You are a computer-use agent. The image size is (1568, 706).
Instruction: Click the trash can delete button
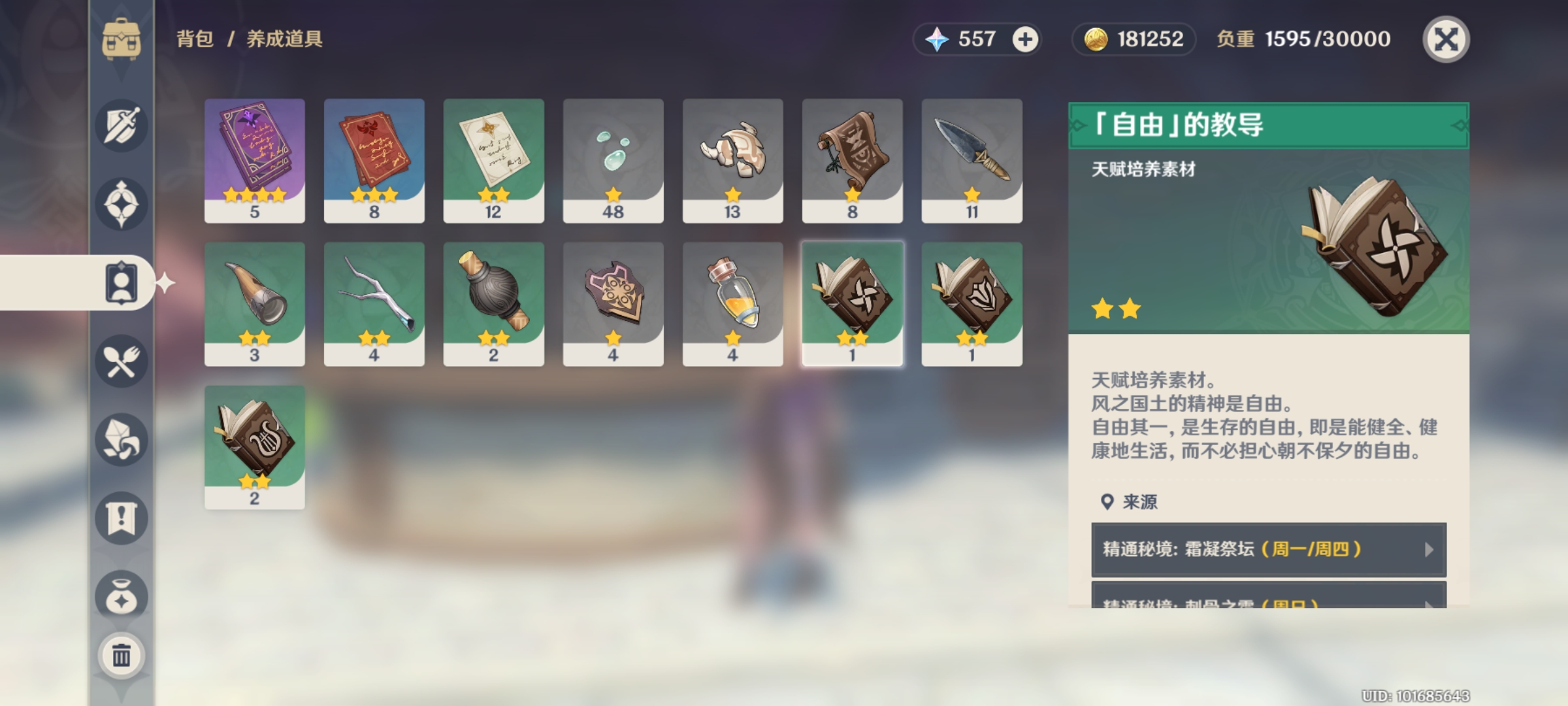tap(122, 655)
